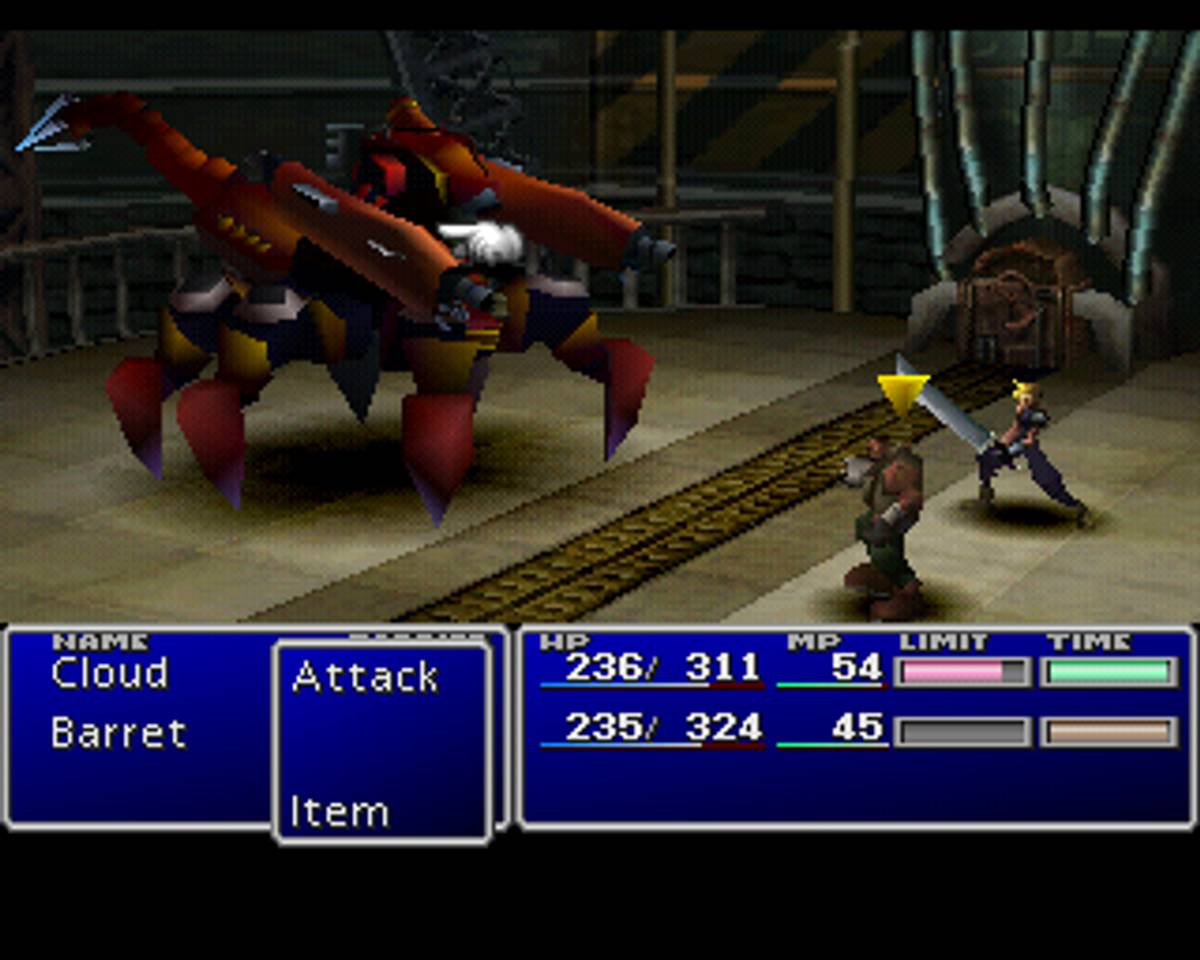
Task: Select Barret in the party list
Action: click(119, 734)
